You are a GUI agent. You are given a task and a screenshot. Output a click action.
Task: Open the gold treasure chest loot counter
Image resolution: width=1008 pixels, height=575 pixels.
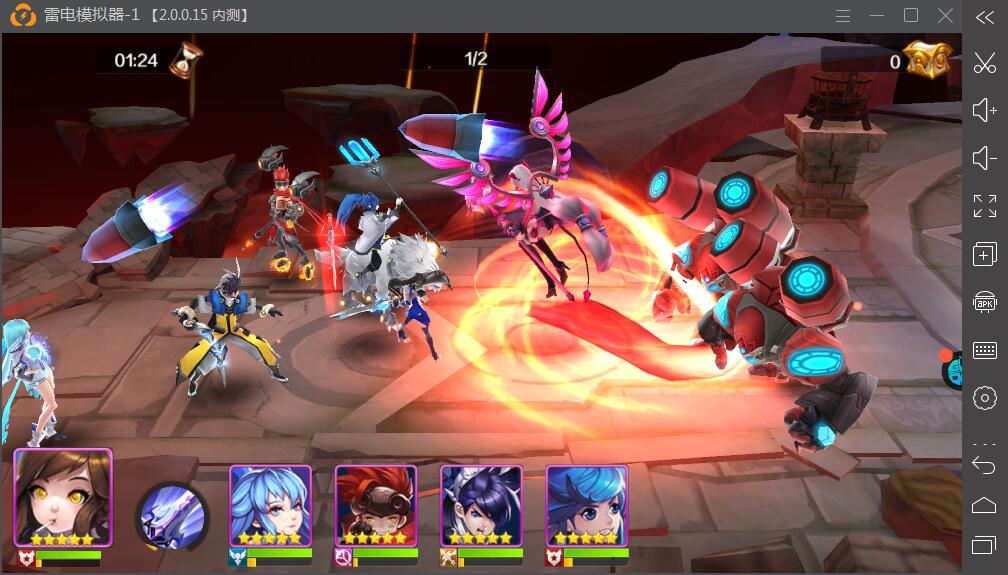[x=926, y=60]
